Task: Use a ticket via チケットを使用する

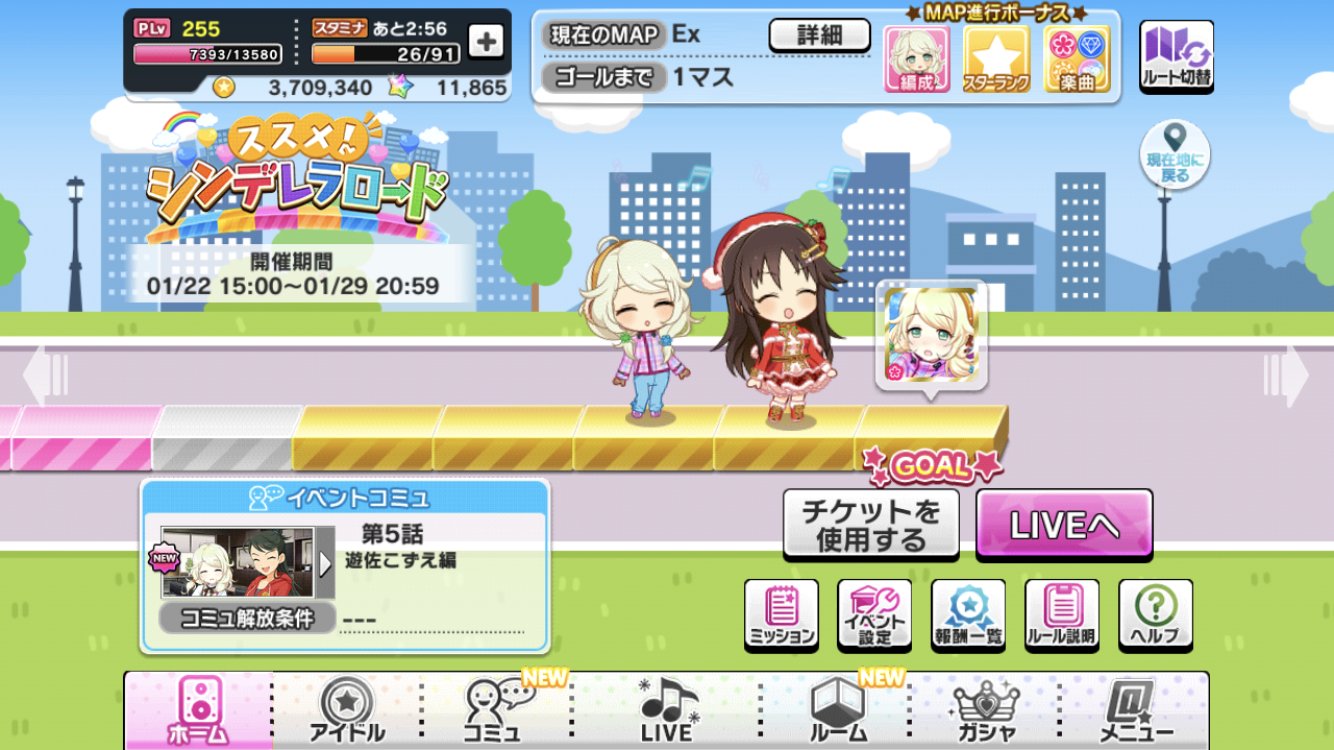Action: (871, 523)
